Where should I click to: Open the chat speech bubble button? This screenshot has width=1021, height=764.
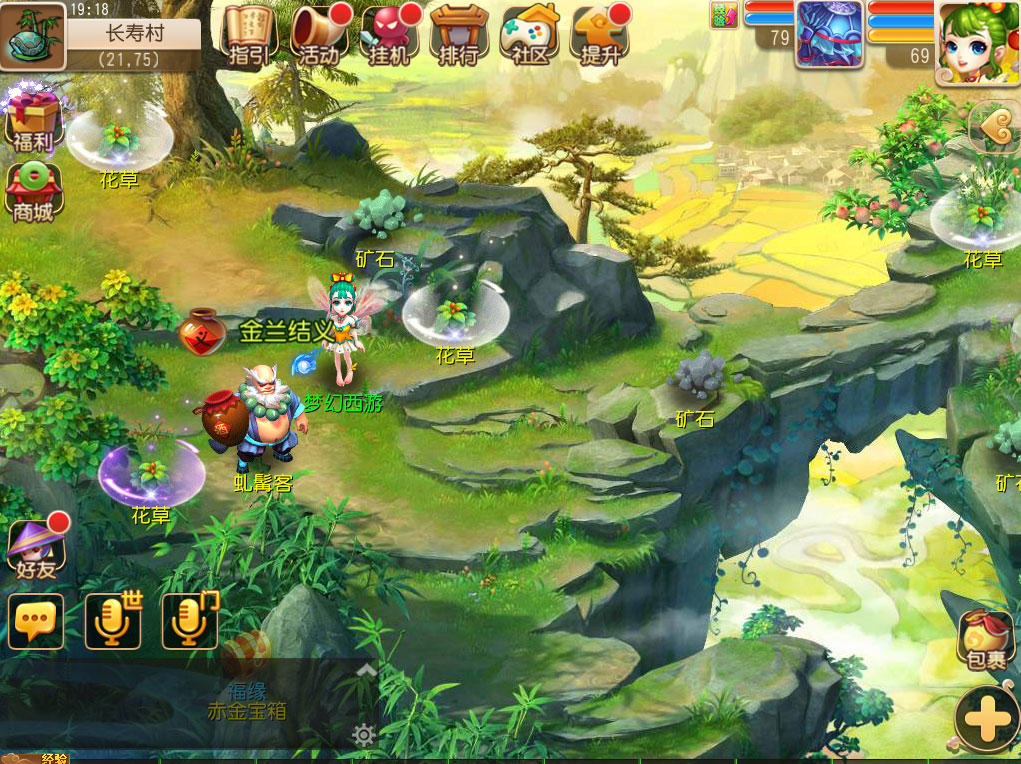pyautogui.click(x=36, y=621)
